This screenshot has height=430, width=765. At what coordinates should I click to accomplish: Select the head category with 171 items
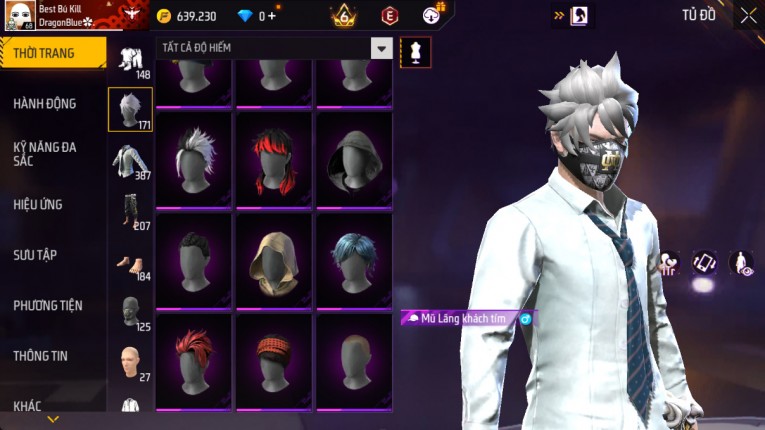pyautogui.click(x=130, y=109)
